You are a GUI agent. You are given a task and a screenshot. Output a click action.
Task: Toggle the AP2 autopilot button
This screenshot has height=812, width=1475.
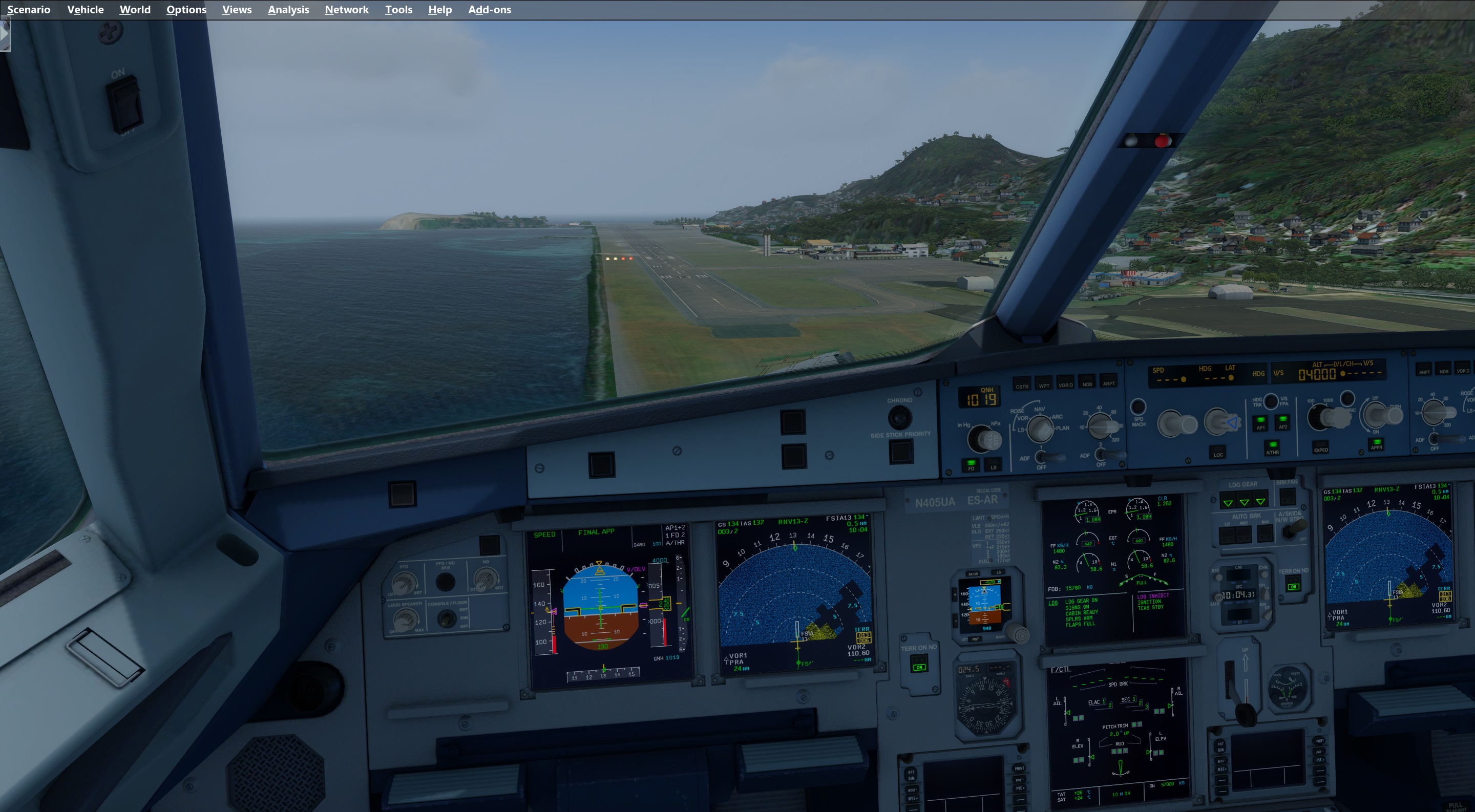pyautogui.click(x=1282, y=422)
